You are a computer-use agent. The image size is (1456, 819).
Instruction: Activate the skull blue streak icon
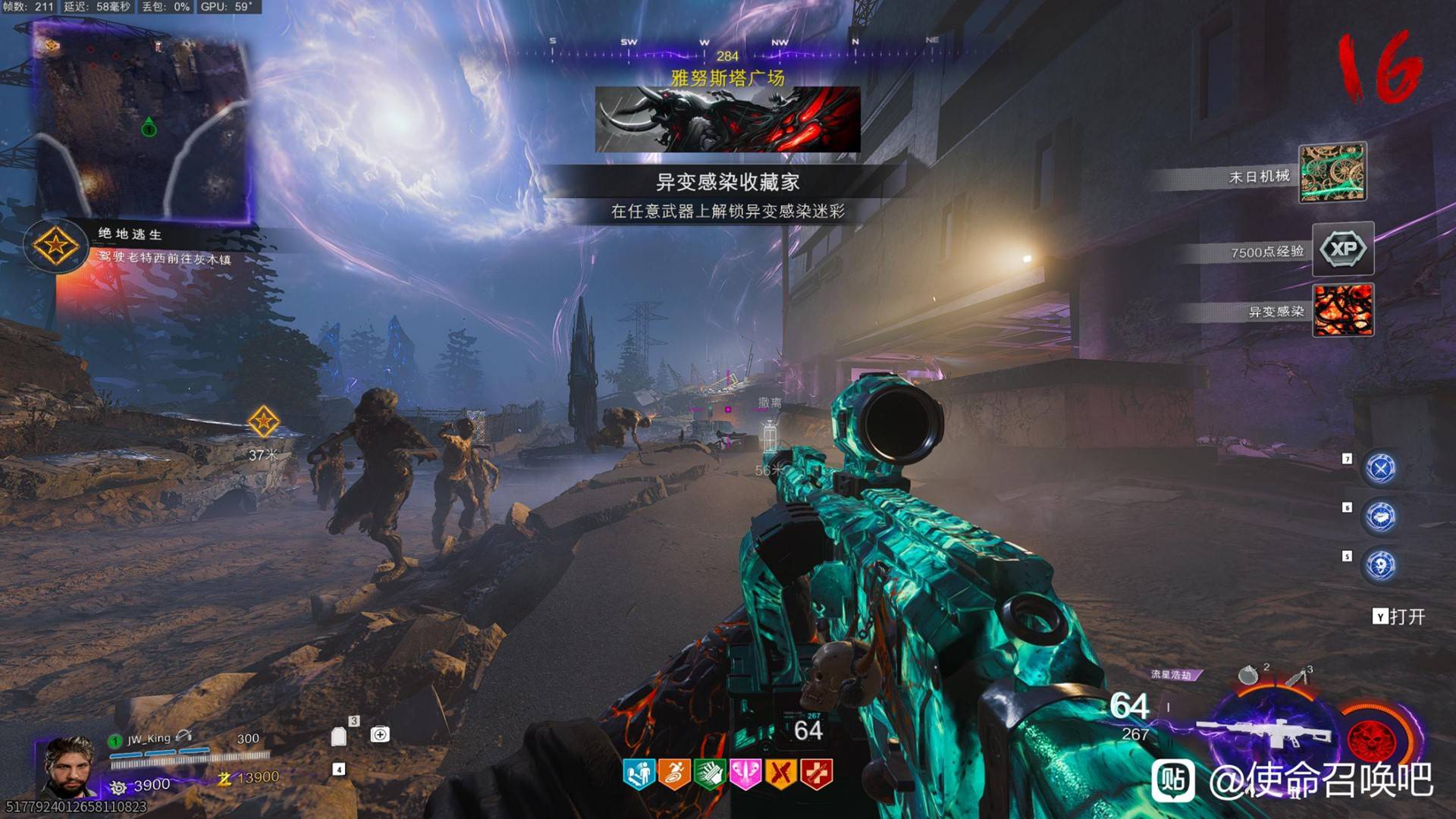click(1380, 566)
